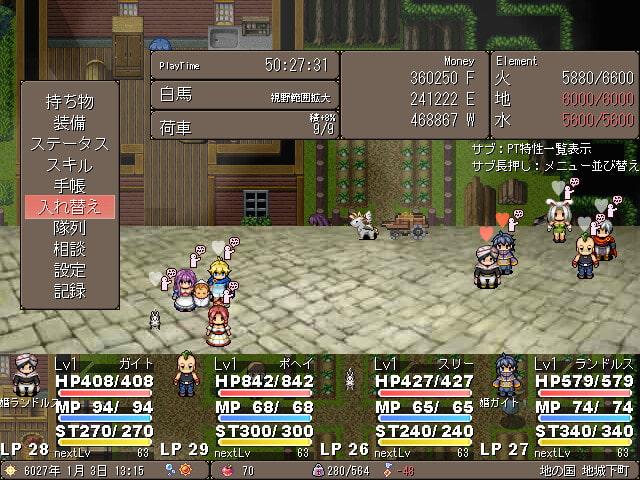Click the 白馬 horse info row
640x480 pixels.
(x=244, y=95)
